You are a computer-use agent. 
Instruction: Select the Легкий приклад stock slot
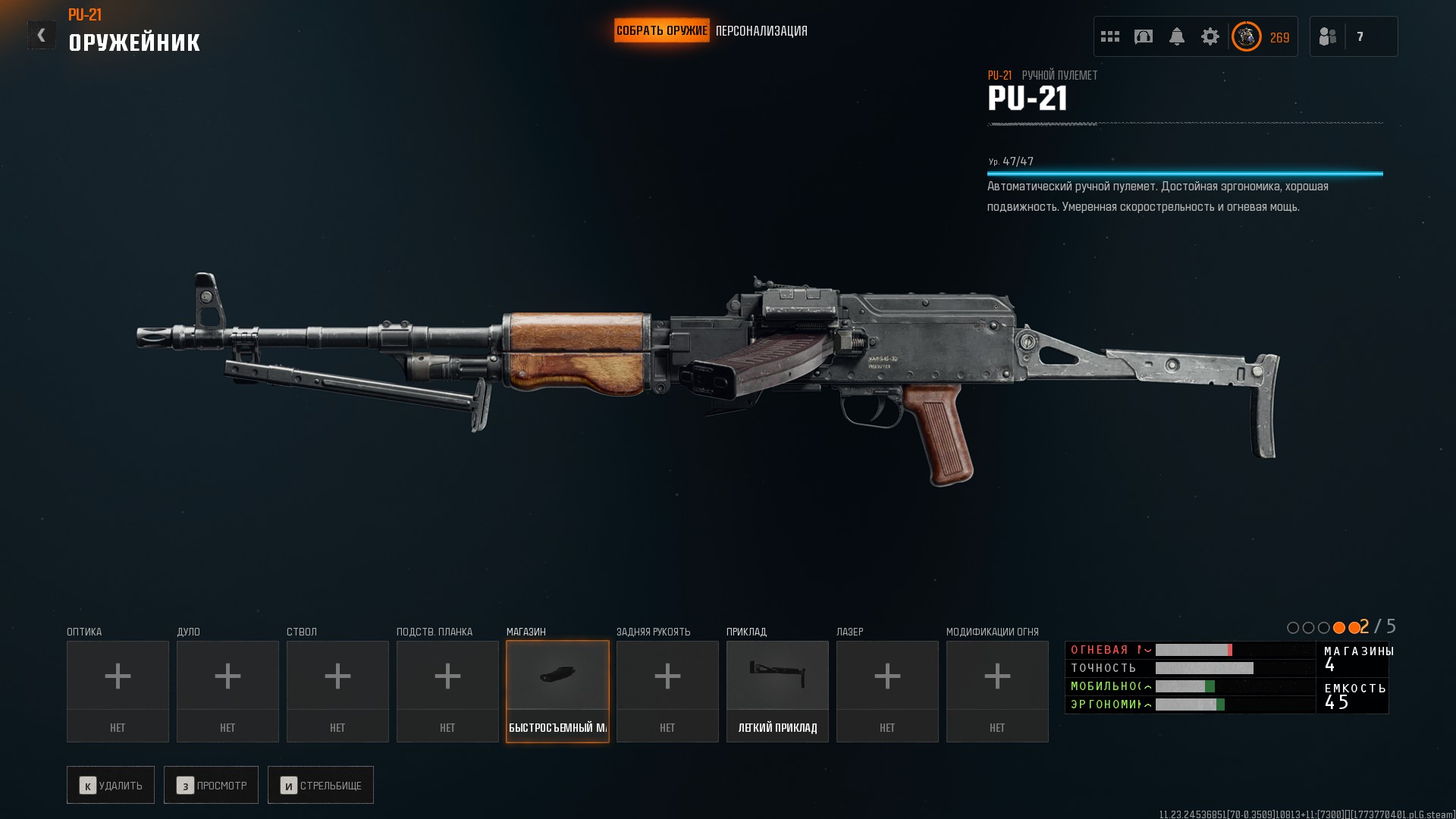pyautogui.click(x=777, y=691)
